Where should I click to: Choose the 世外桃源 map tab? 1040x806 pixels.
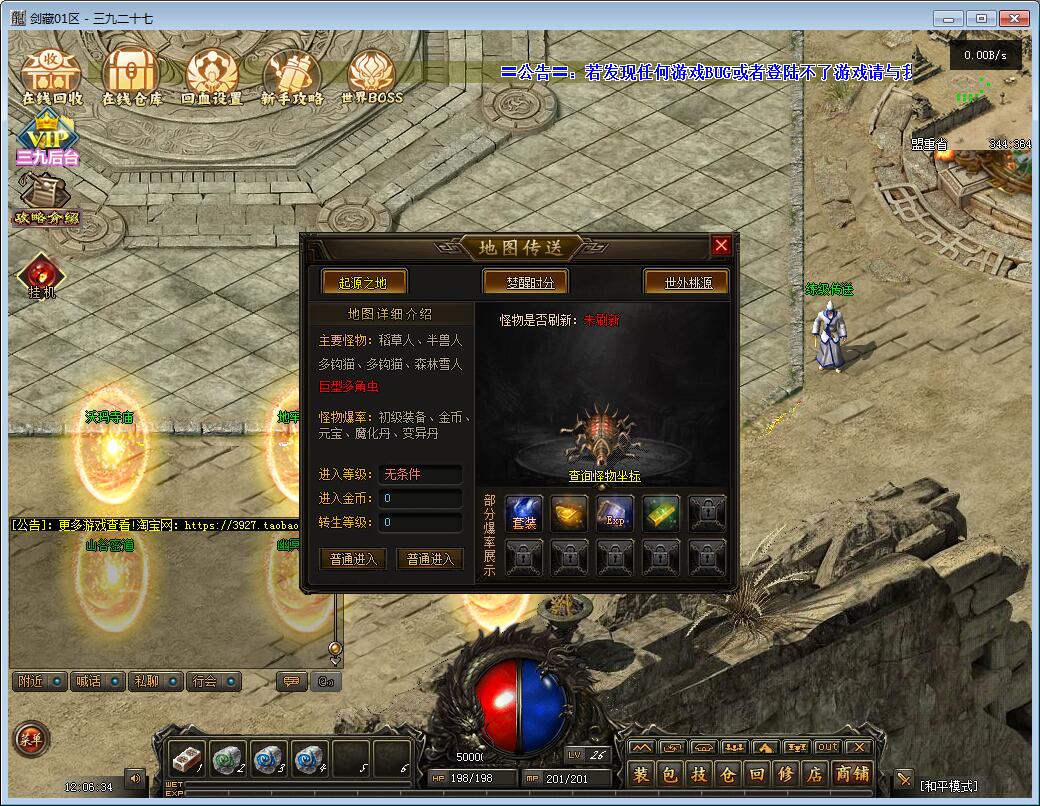(x=687, y=283)
